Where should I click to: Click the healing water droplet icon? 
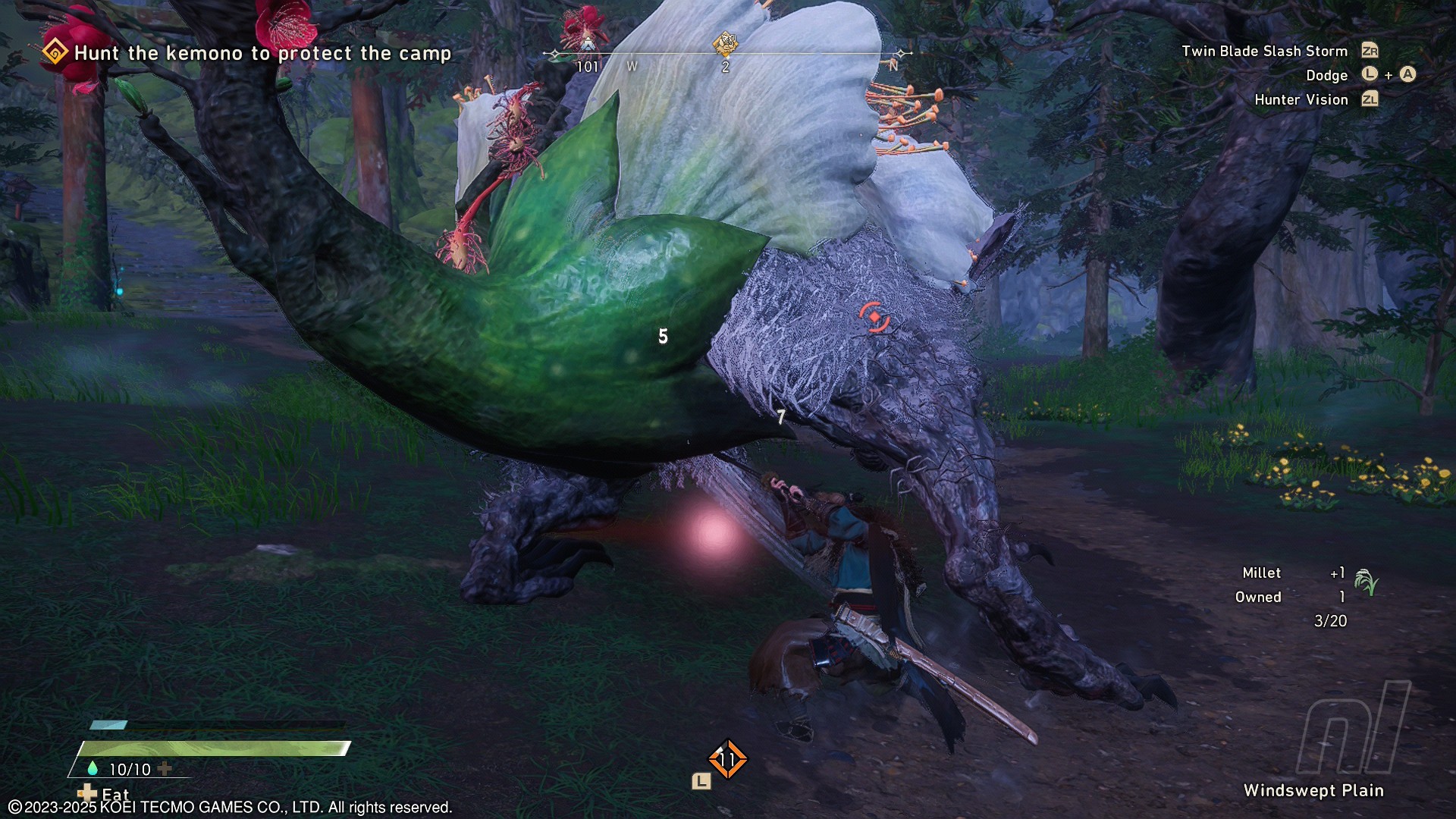pyautogui.click(x=93, y=768)
